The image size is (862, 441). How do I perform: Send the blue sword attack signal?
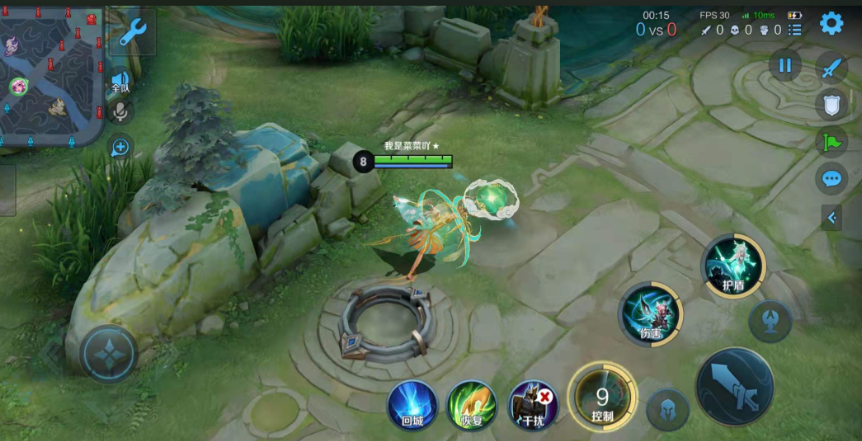click(832, 67)
